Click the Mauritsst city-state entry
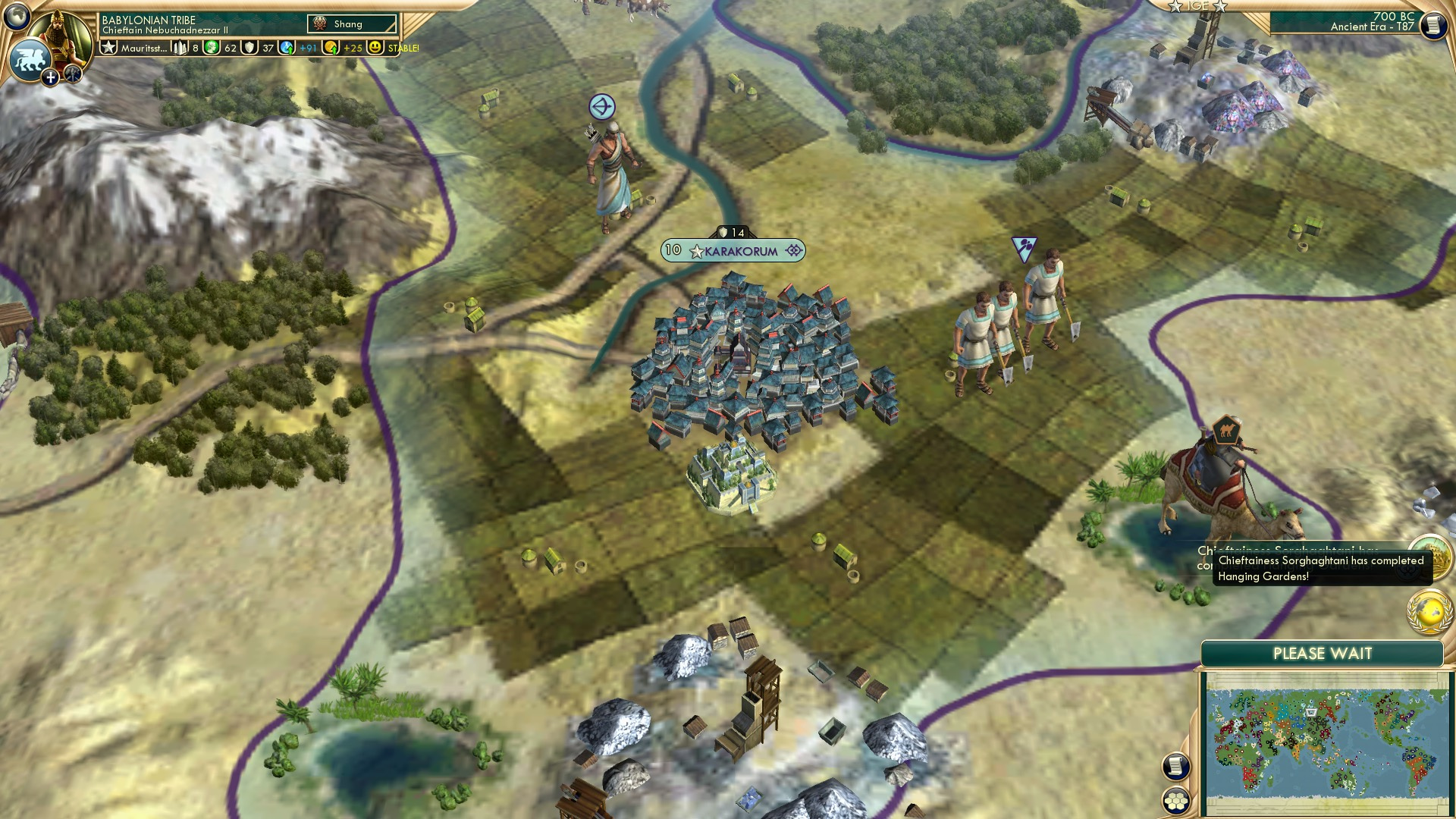 click(x=144, y=48)
